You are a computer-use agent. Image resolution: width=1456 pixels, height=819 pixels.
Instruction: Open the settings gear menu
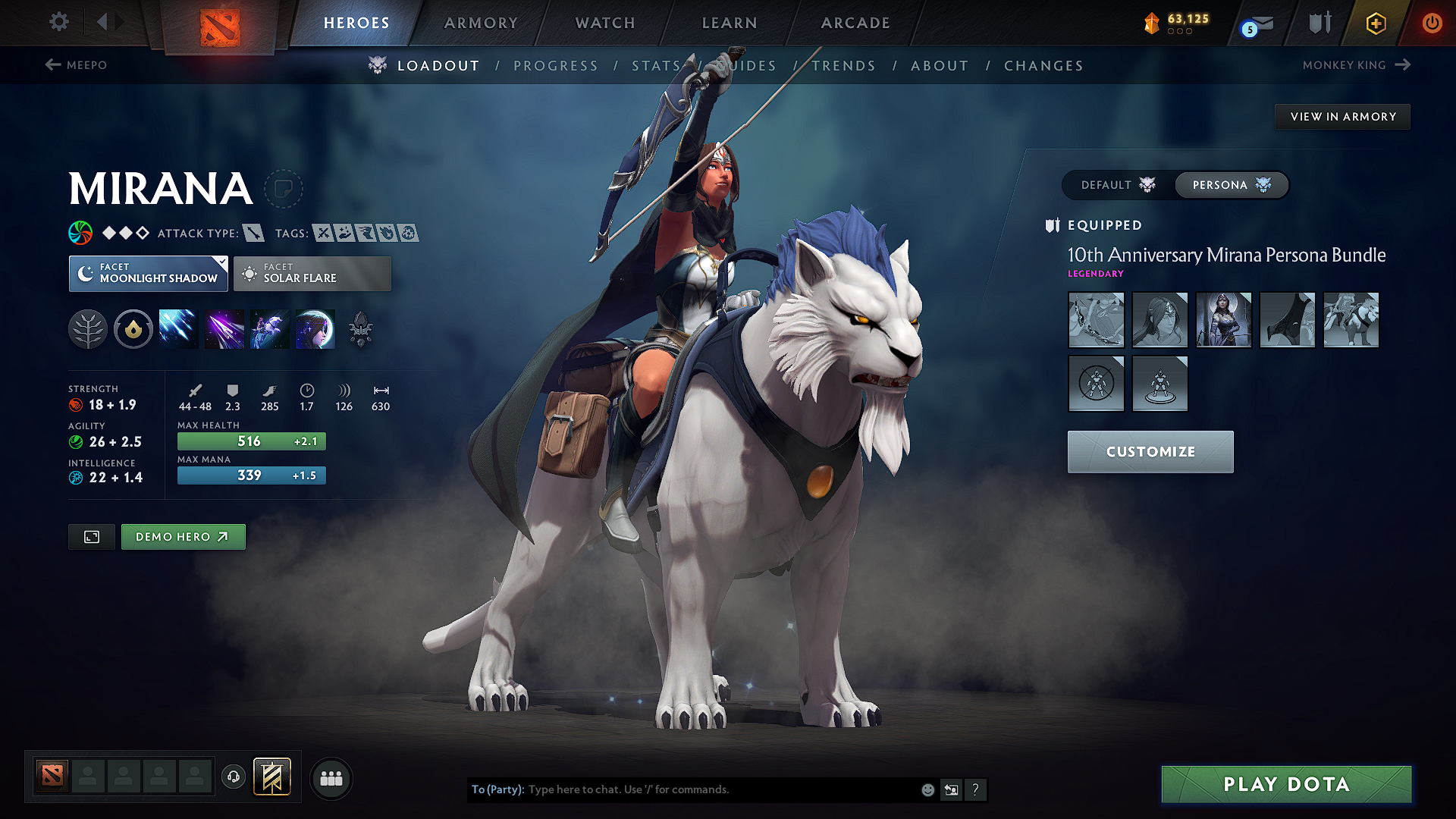click(x=59, y=22)
